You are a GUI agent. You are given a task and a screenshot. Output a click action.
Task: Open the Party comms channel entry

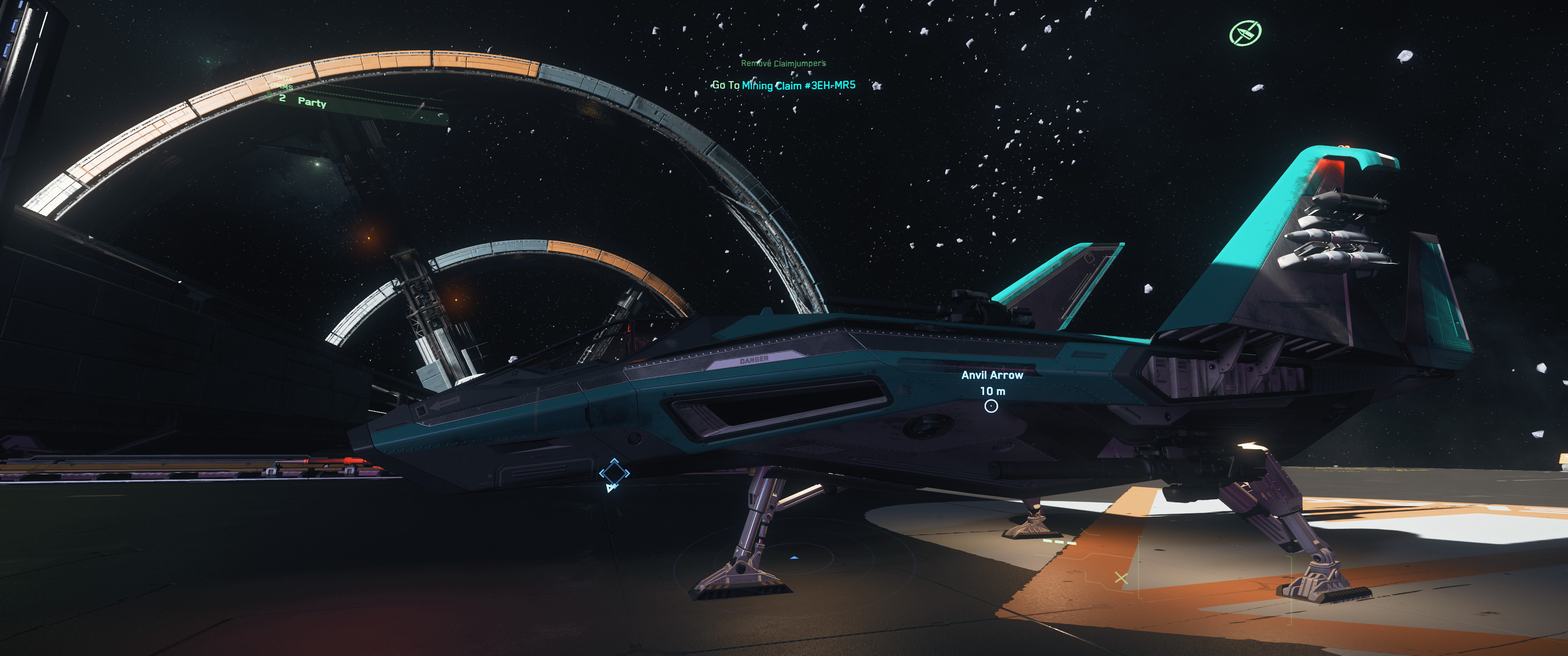point(311,102)
